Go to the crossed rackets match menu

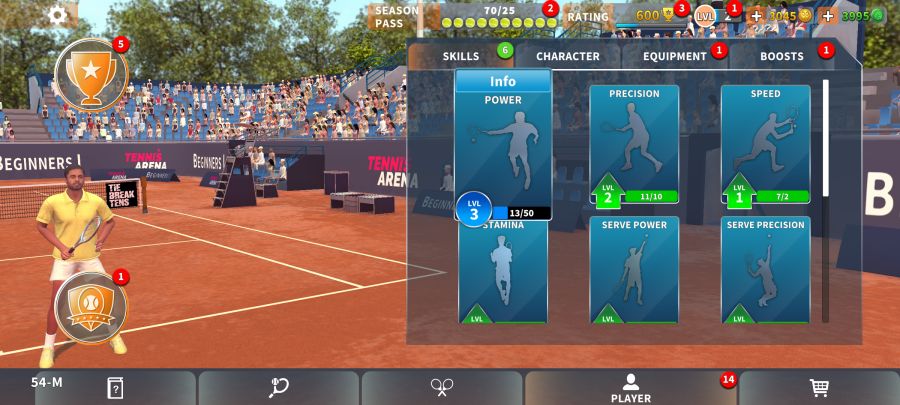click(x=442, y=388)
